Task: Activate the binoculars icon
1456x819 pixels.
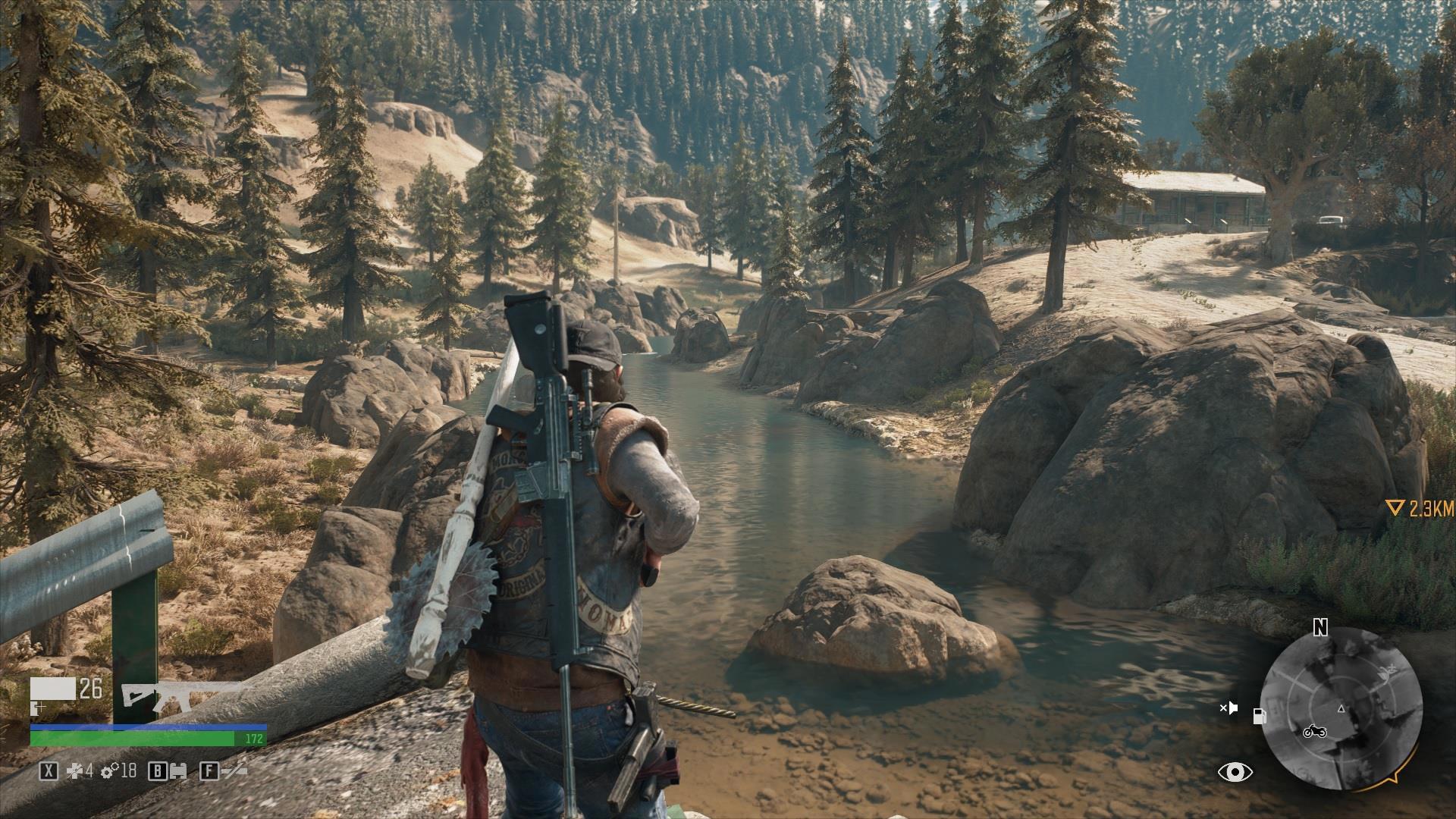Action: (178, 772)
